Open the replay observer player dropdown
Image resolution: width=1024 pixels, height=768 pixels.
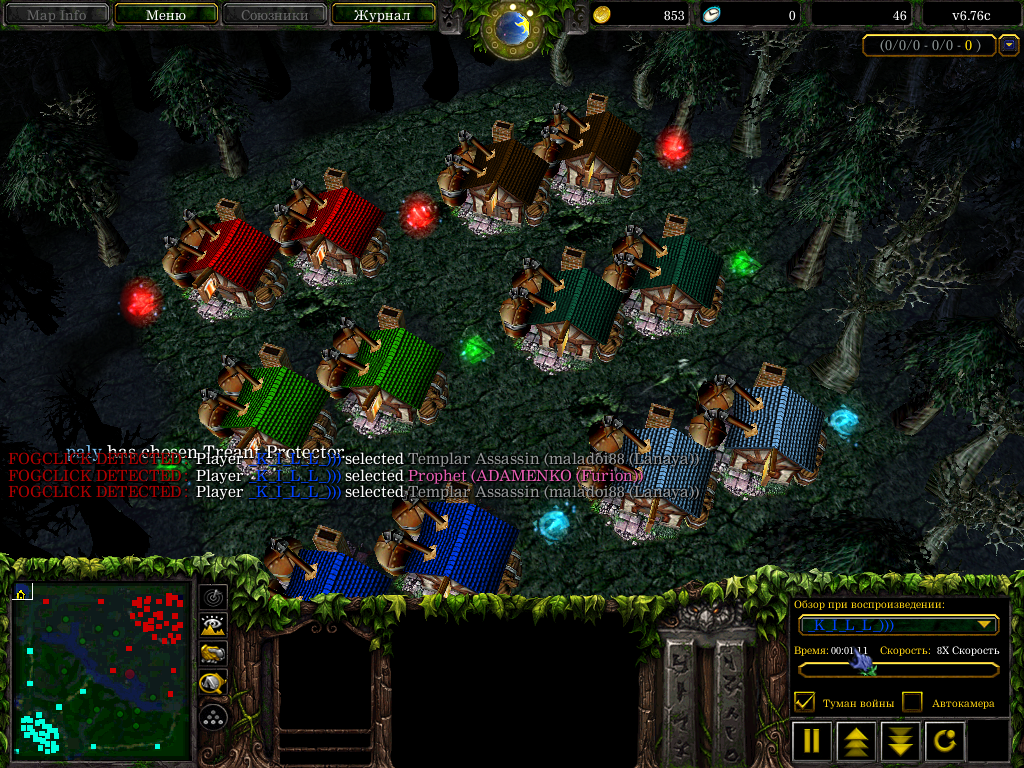pos(899,625)
